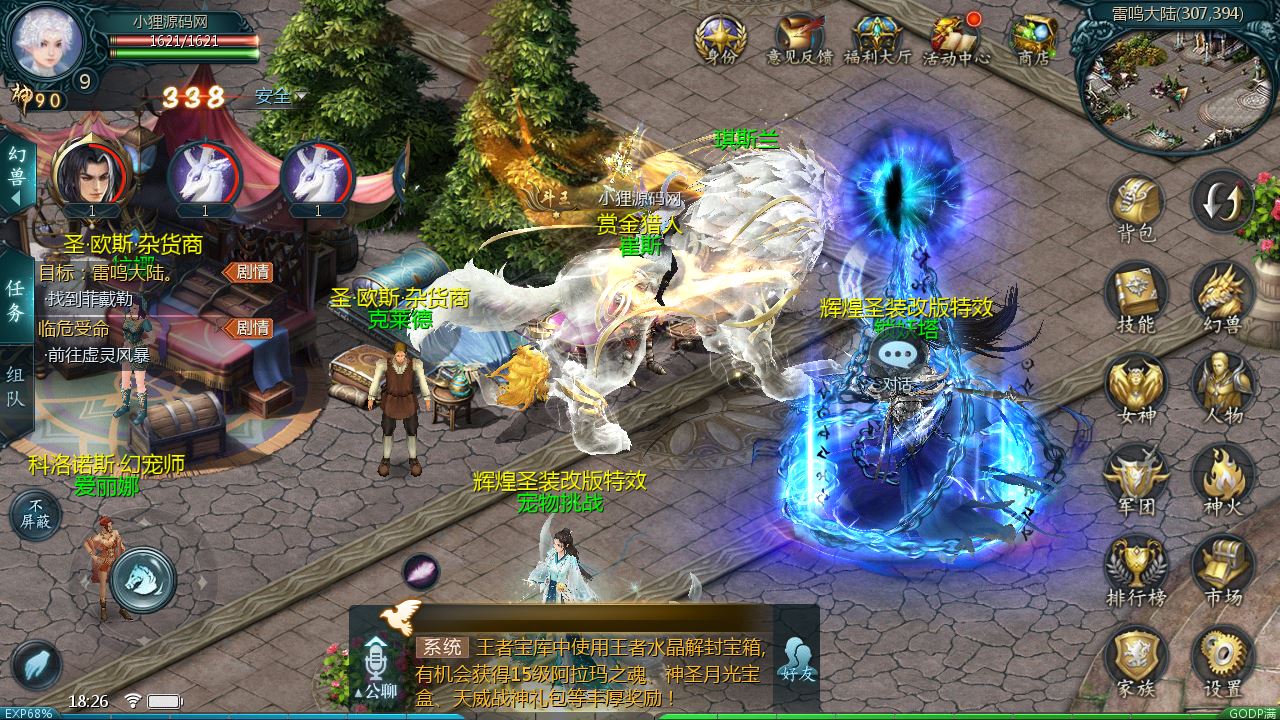Open the 技能 skills menu
This screenshot has height=720, width=1280.
tap(1135, 297)
